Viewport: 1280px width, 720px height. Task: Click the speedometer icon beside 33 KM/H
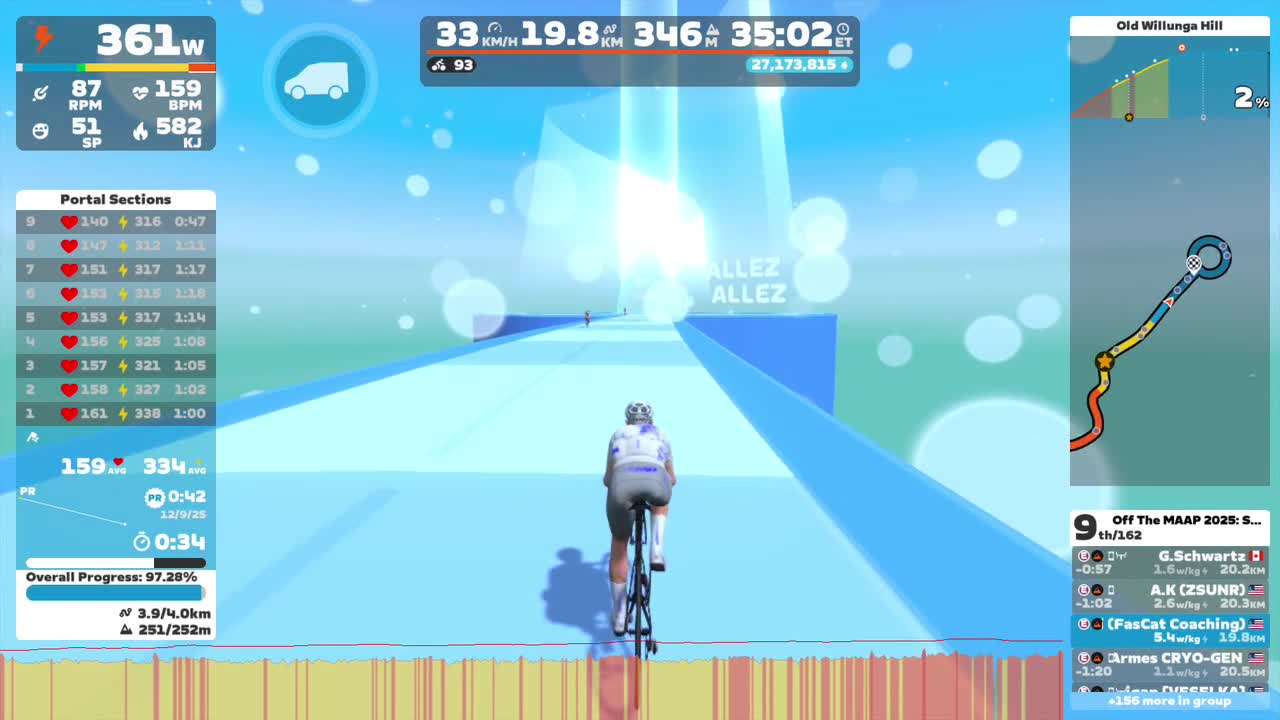point(496,27)
